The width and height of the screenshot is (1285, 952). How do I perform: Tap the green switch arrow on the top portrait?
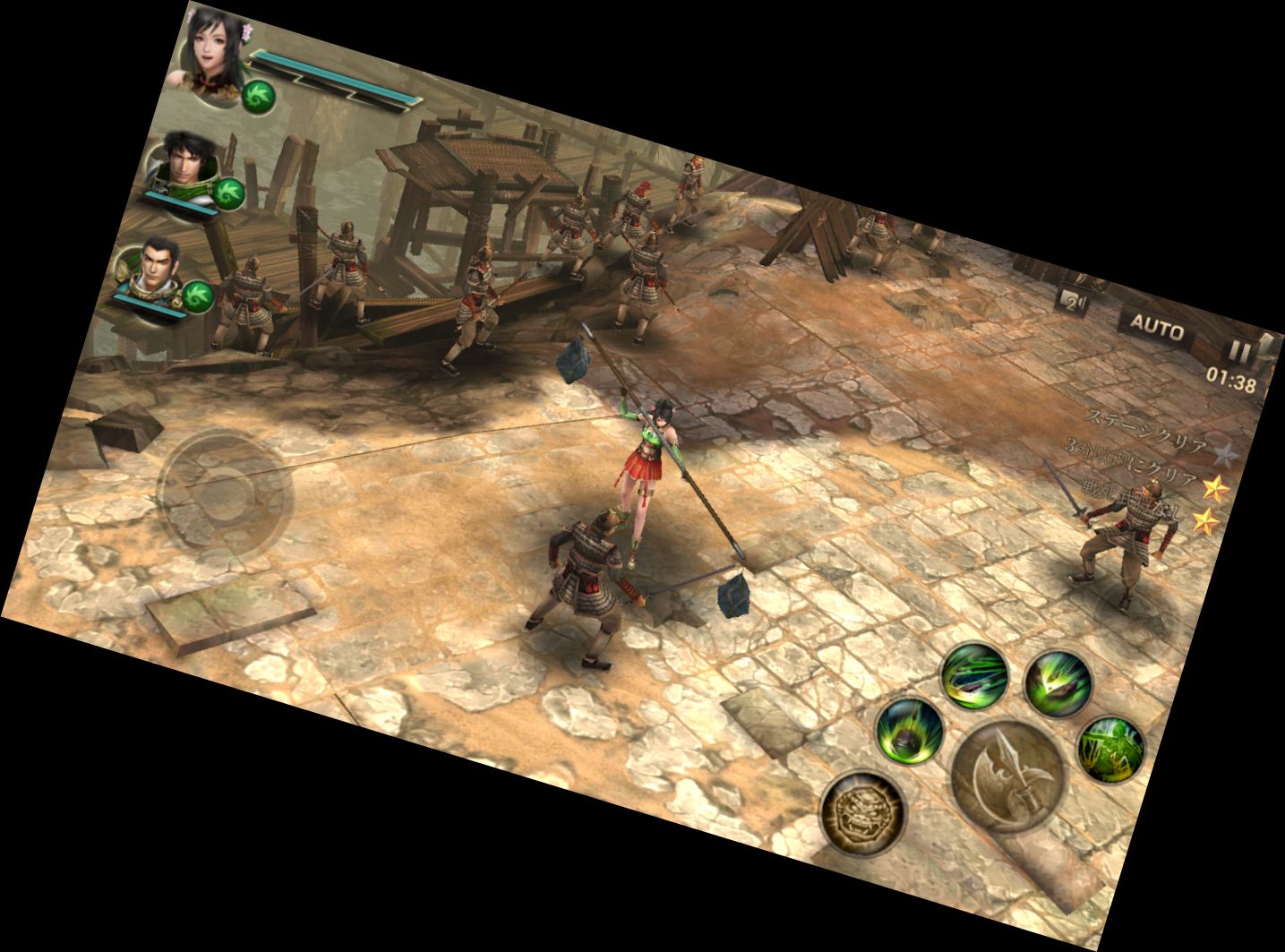(258, 99)
